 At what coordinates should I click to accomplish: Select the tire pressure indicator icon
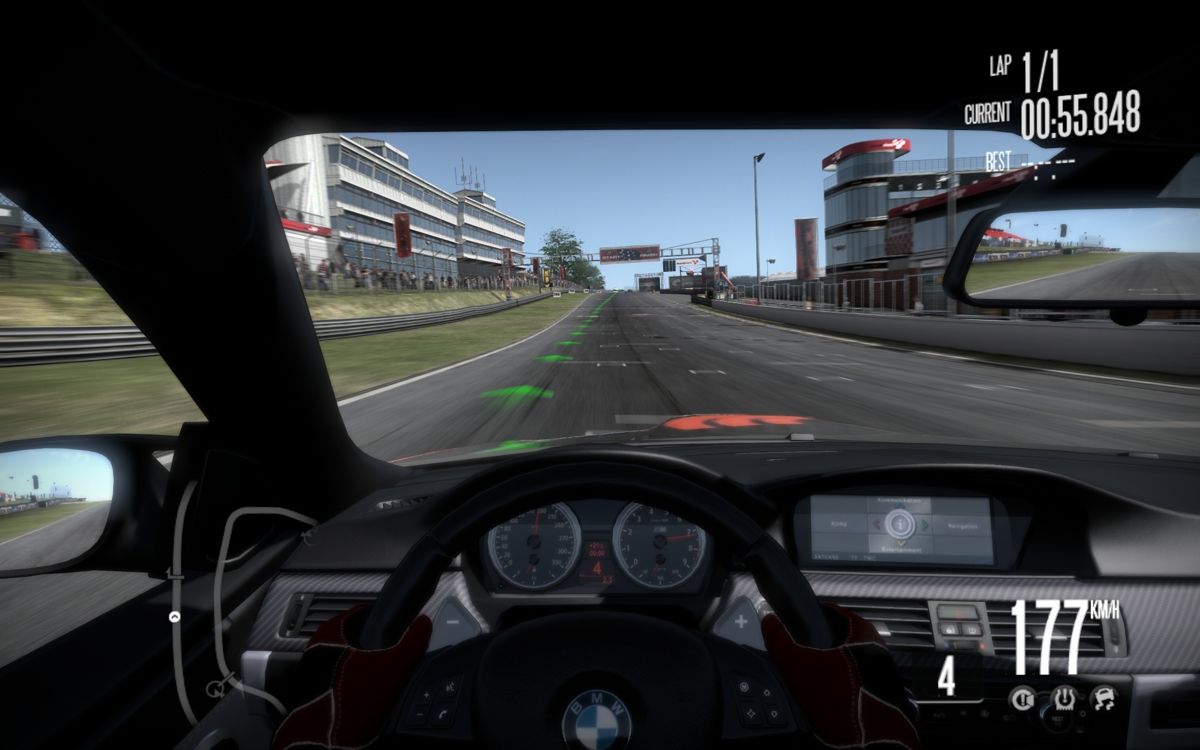coord(1063,697)
